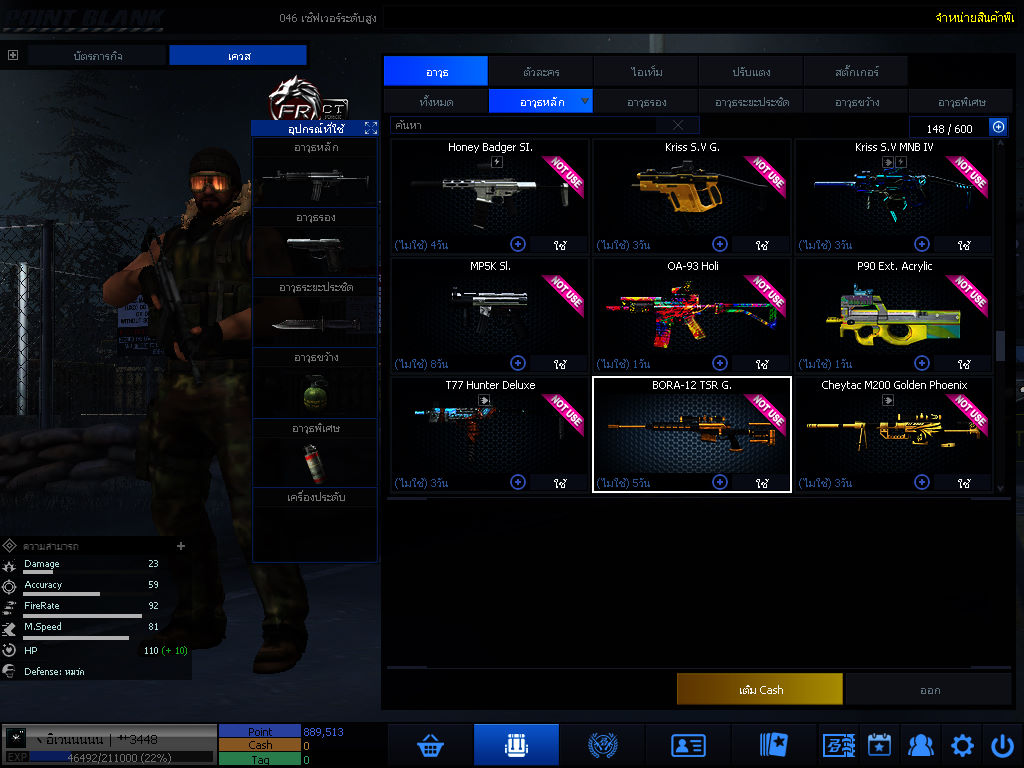Image resolution: width=1024 pixels, height=768 pixels.
Task: Clear the search box with the X
Action: (x=678, y=126)
